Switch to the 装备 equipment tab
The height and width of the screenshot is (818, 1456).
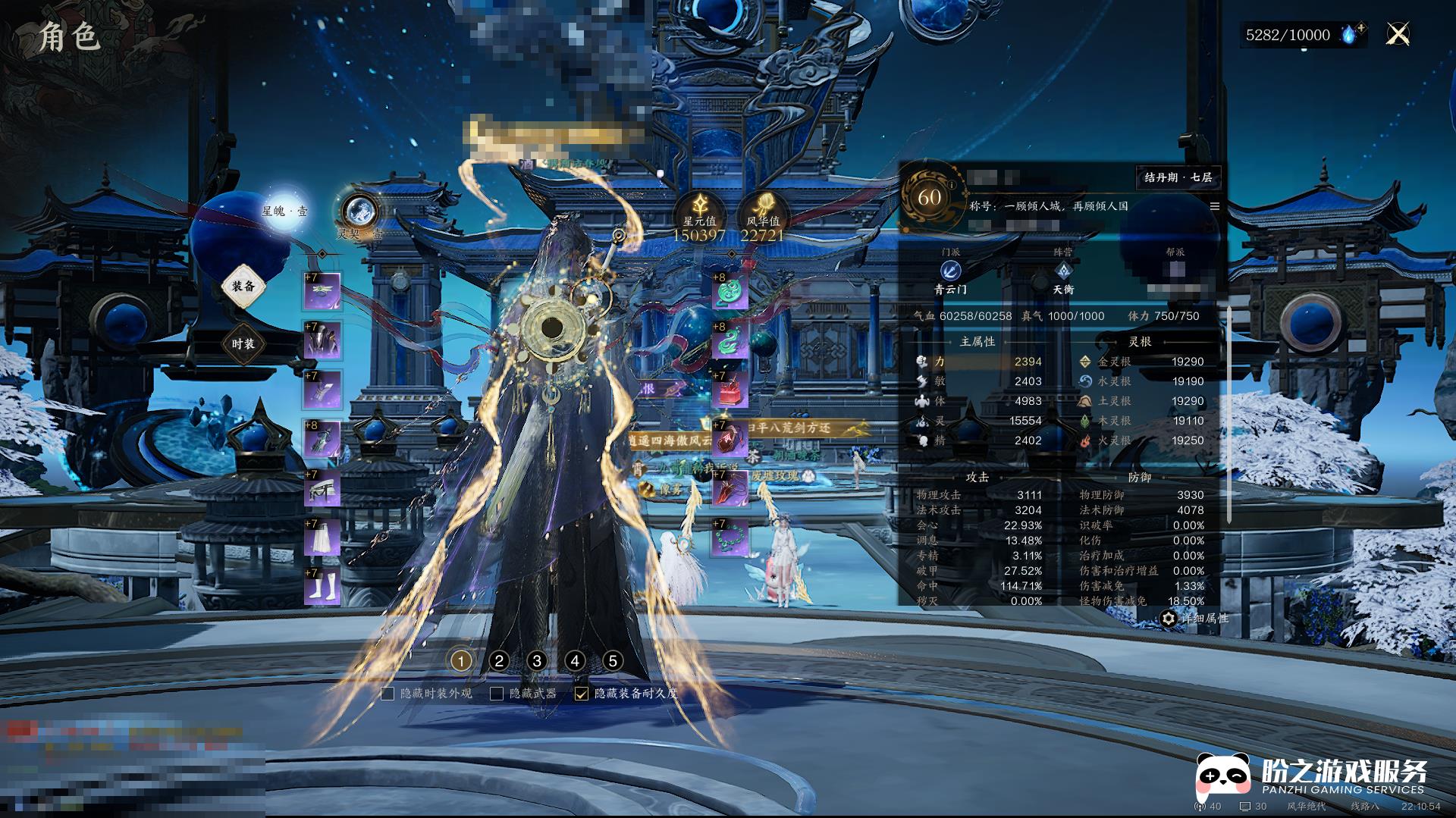243,287
